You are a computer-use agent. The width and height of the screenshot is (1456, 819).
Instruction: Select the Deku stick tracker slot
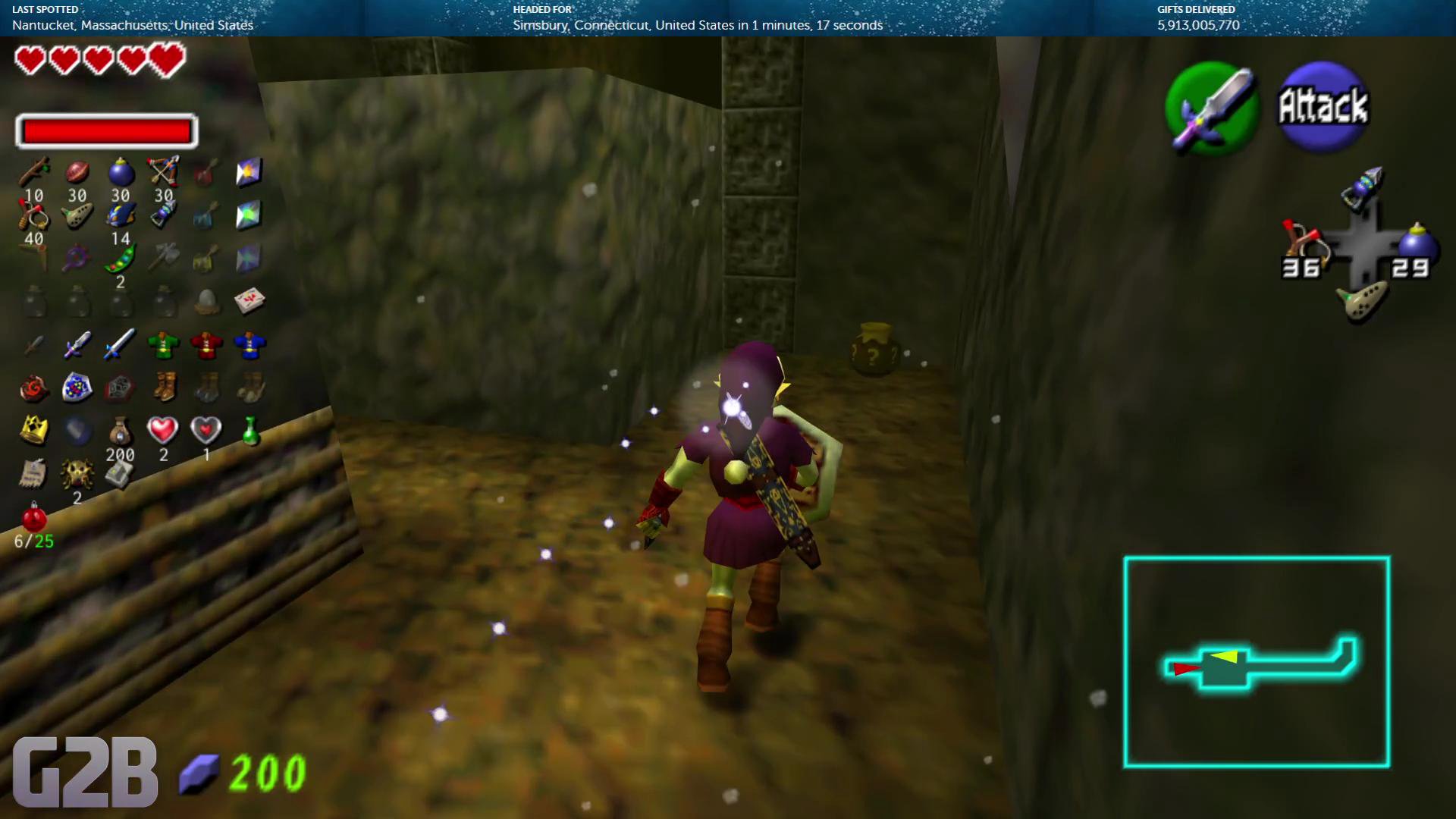pyautogui.click(x=33, y=174)
